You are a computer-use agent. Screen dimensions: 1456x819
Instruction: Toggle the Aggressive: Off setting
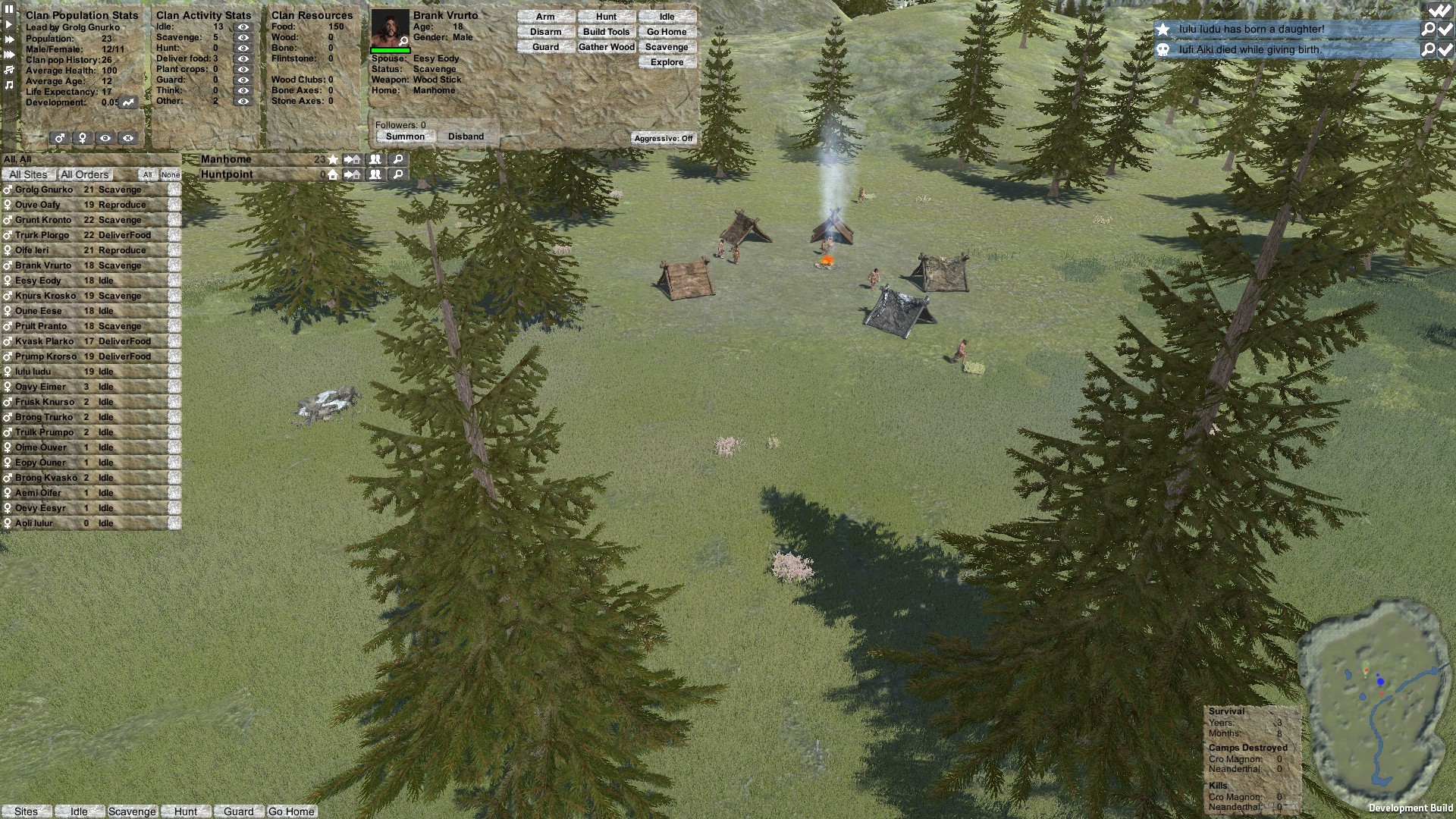(664, 138)
